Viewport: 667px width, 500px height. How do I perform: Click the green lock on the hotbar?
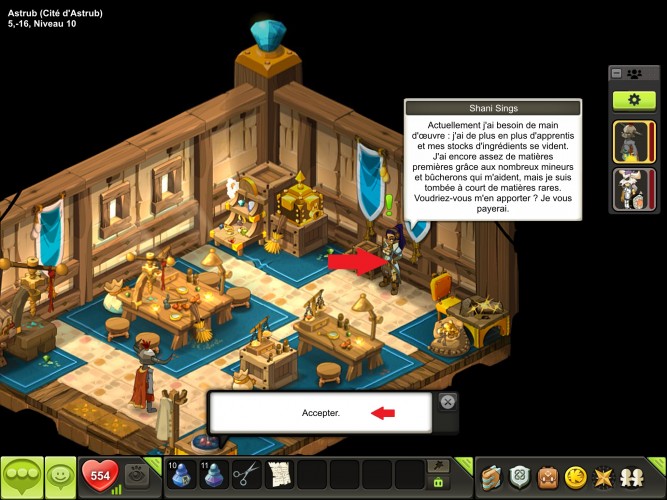437,483
